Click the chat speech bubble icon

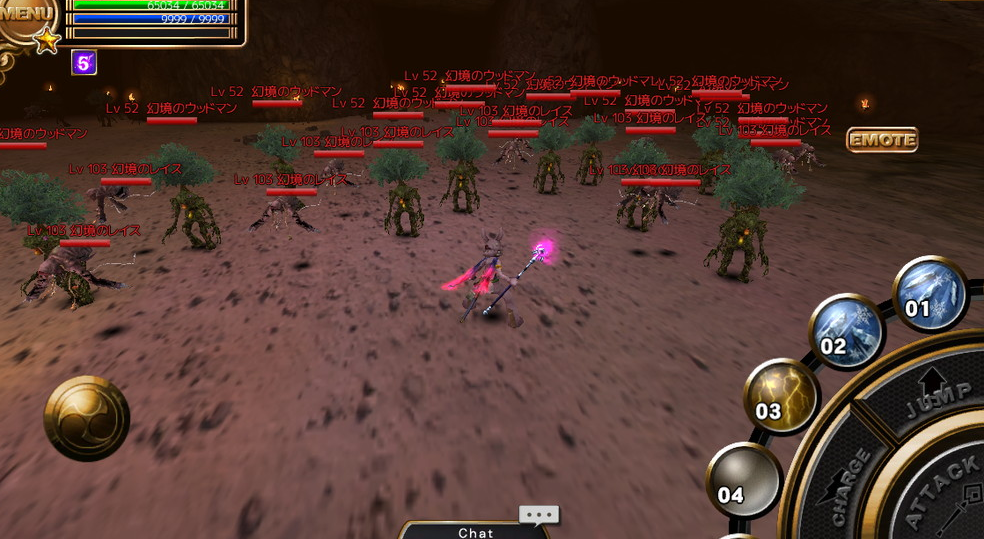point(538,516)
